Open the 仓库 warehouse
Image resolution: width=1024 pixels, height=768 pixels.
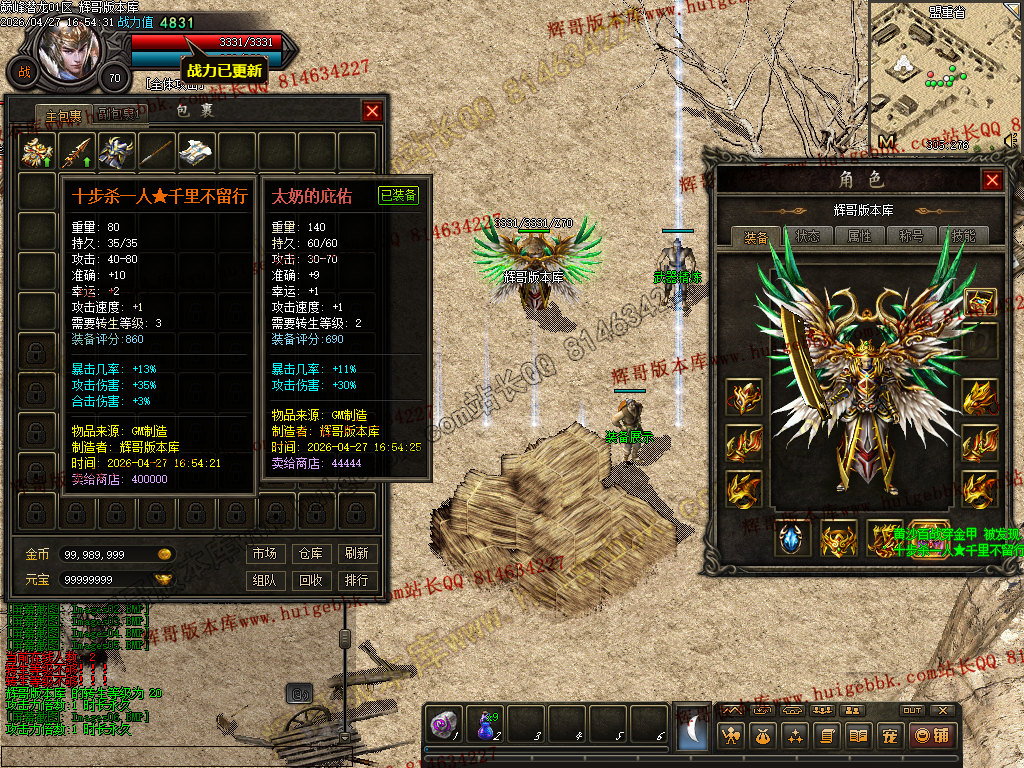[311, 553]
